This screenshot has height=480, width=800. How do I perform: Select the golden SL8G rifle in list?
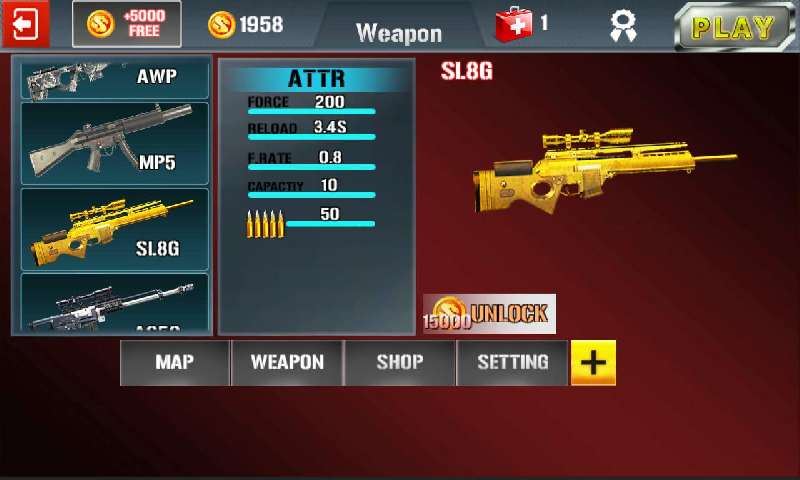115,228
